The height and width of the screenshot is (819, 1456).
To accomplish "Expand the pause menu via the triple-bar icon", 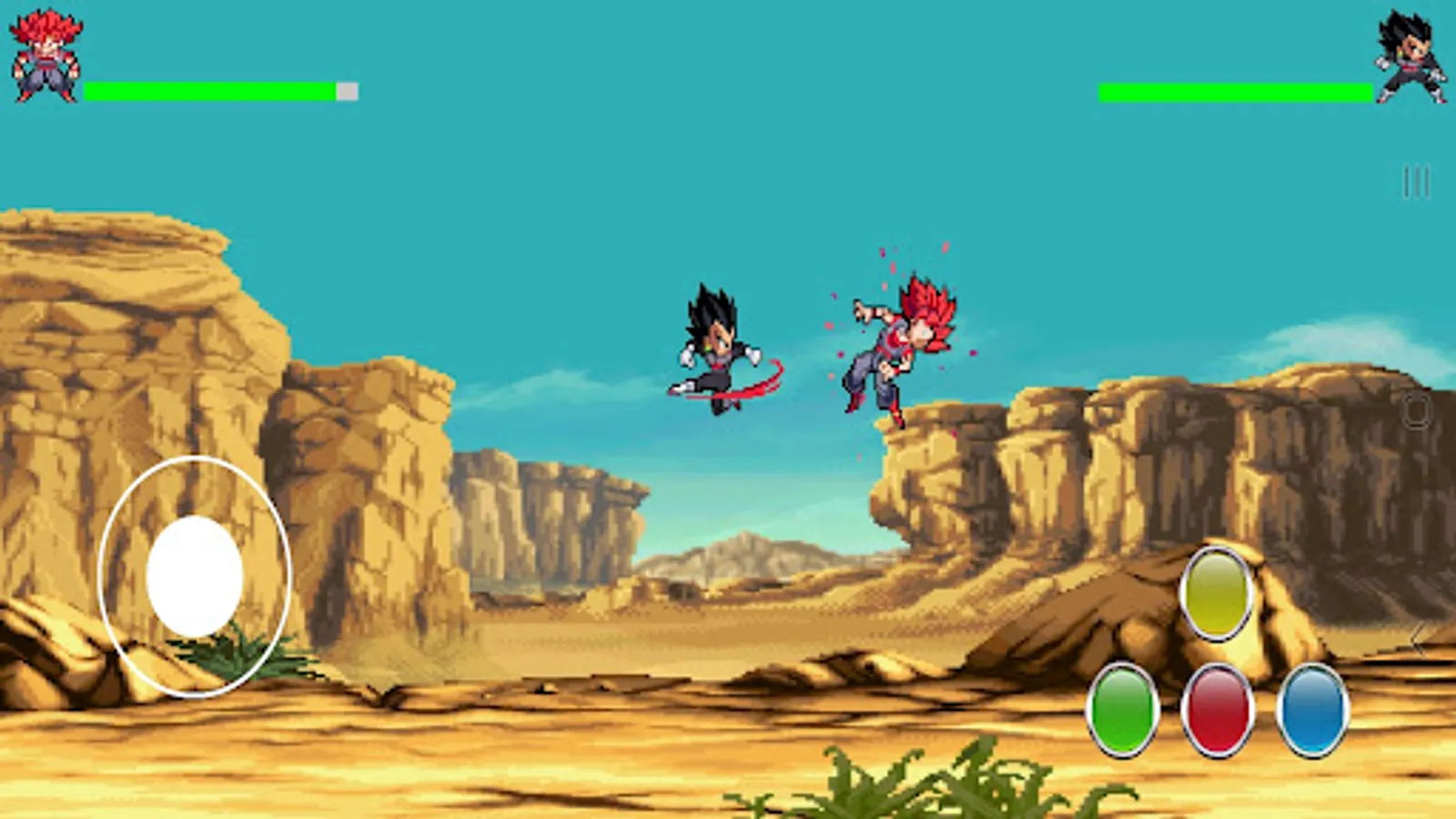I will click(1416, 179).
